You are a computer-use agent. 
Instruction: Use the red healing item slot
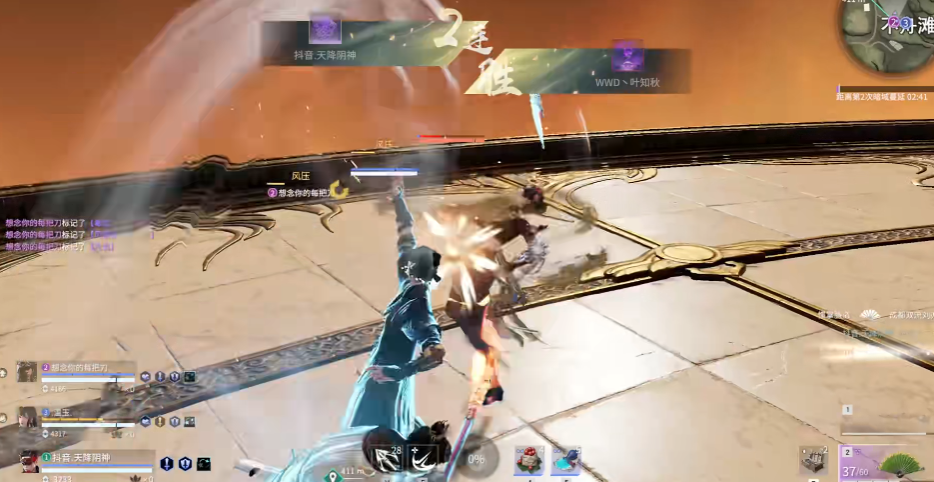point(529,460)
